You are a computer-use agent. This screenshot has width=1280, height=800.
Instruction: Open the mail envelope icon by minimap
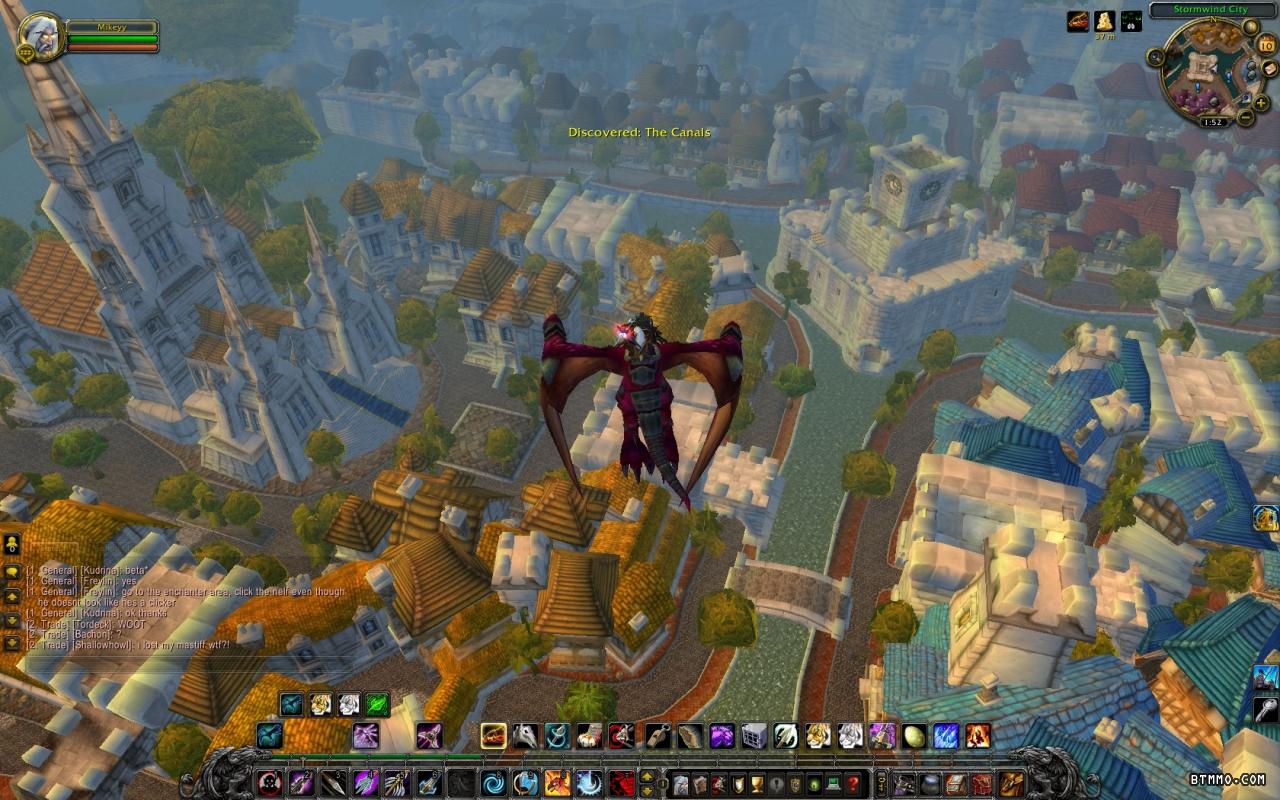pos(1268,69)
